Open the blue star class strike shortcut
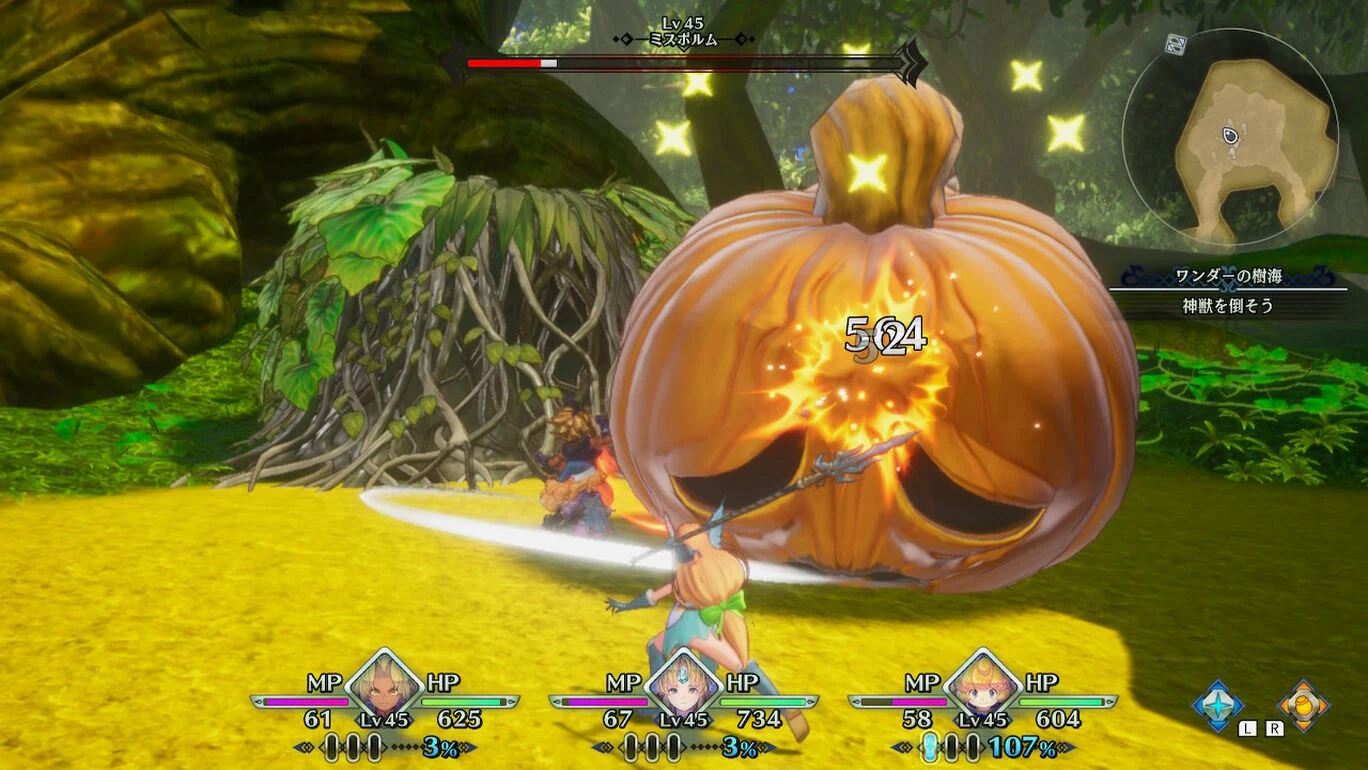This screenshot has width=1368, height=770. pyautogui.click(x=1218, y=705)
